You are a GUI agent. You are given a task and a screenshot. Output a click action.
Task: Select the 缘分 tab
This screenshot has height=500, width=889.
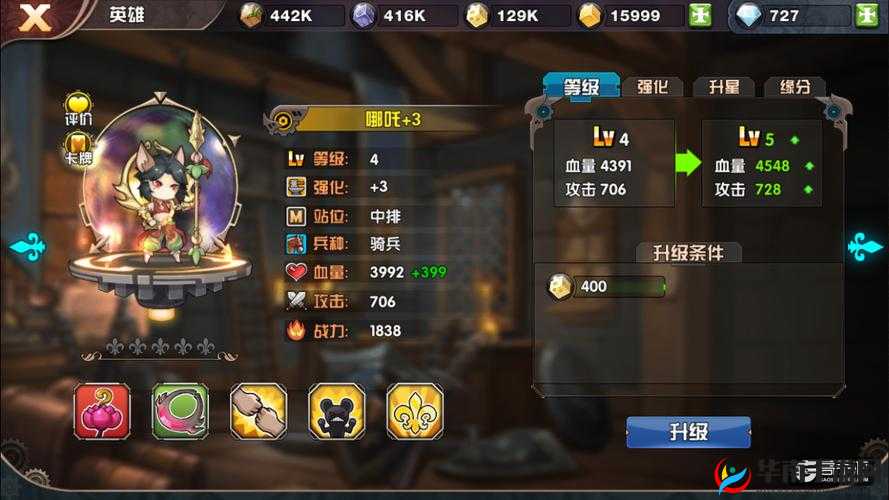[x=795, y=87]
